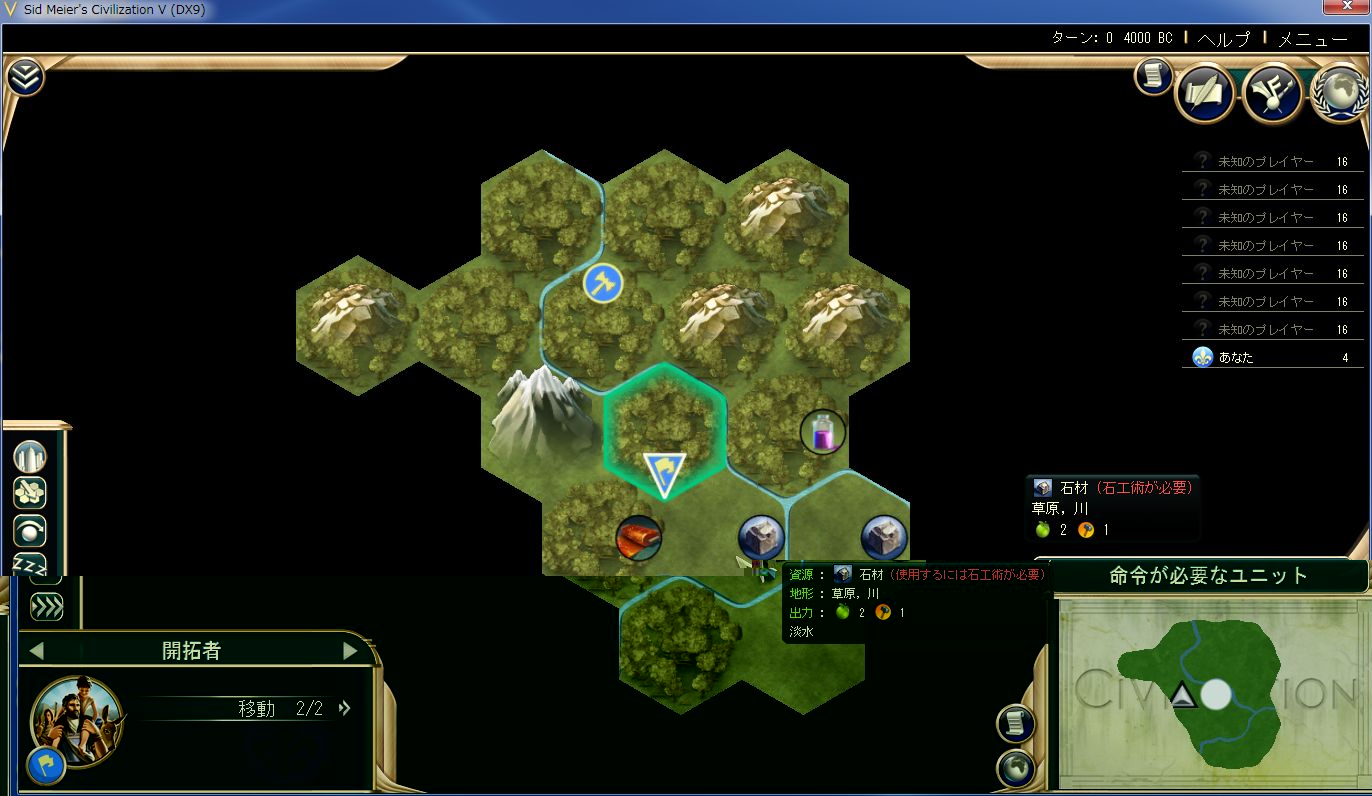Open the social policies scroll-and-quill button
The height and width of the screenshot is (796, 1372).
click(x=1204, y=95)
